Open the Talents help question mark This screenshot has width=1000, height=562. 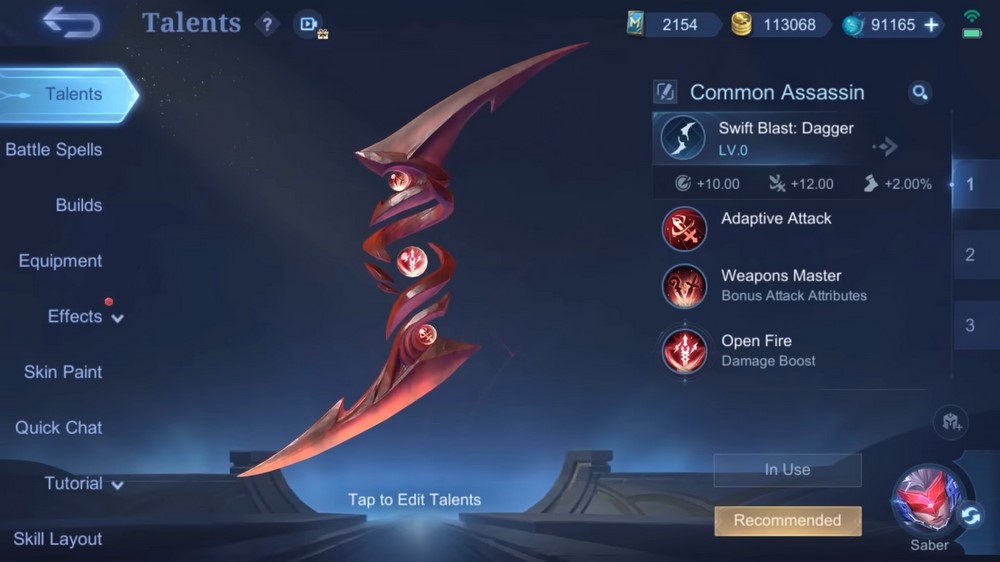[x=266, y=24]
